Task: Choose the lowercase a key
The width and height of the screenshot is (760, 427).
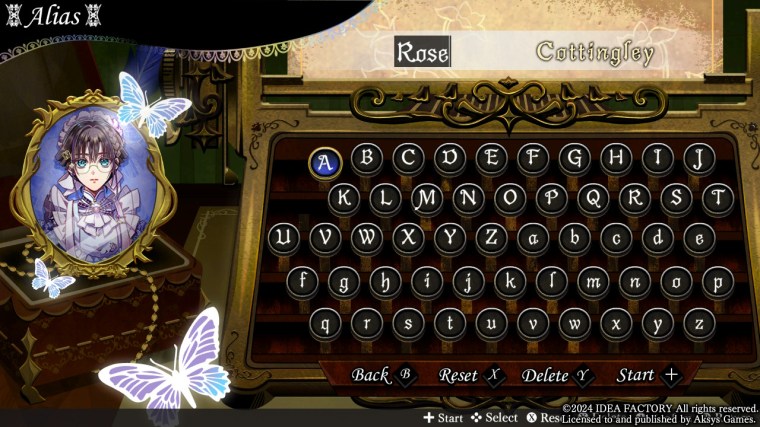Action: [x=533, y=238]
